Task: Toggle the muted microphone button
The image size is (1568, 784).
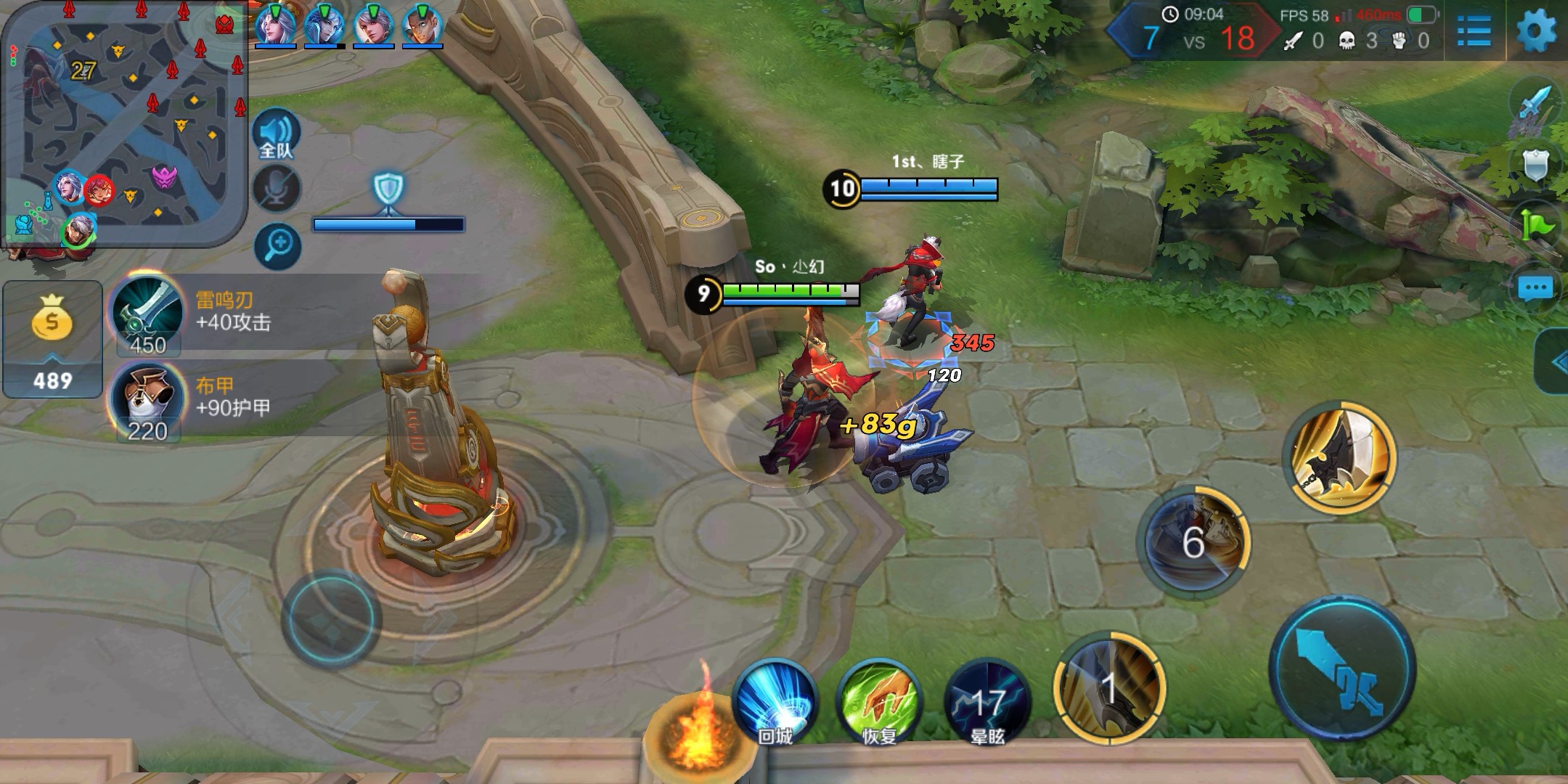Action: (277, 189)
